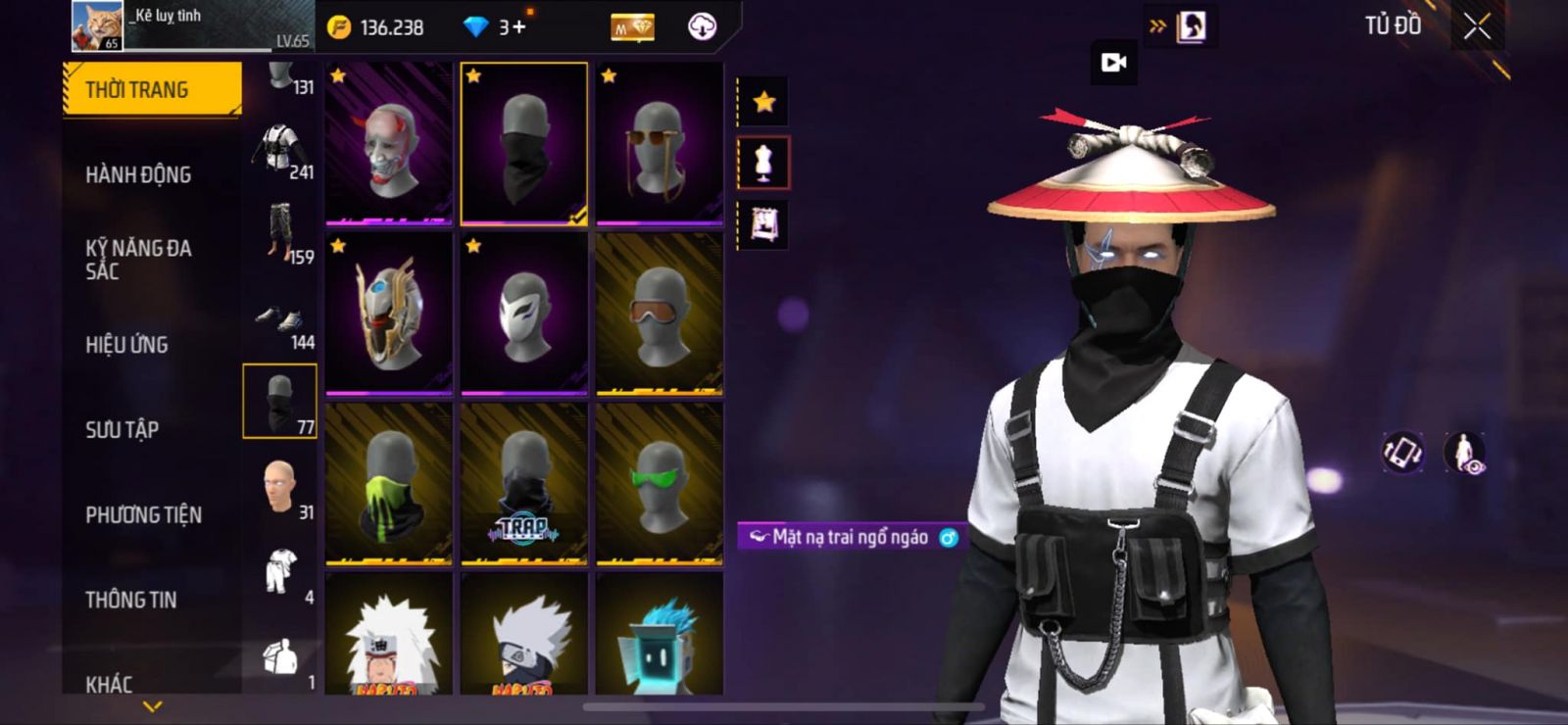The image size is (1568, 725).
Task: Pick the green slime face mask
Action: click(389, 484)
